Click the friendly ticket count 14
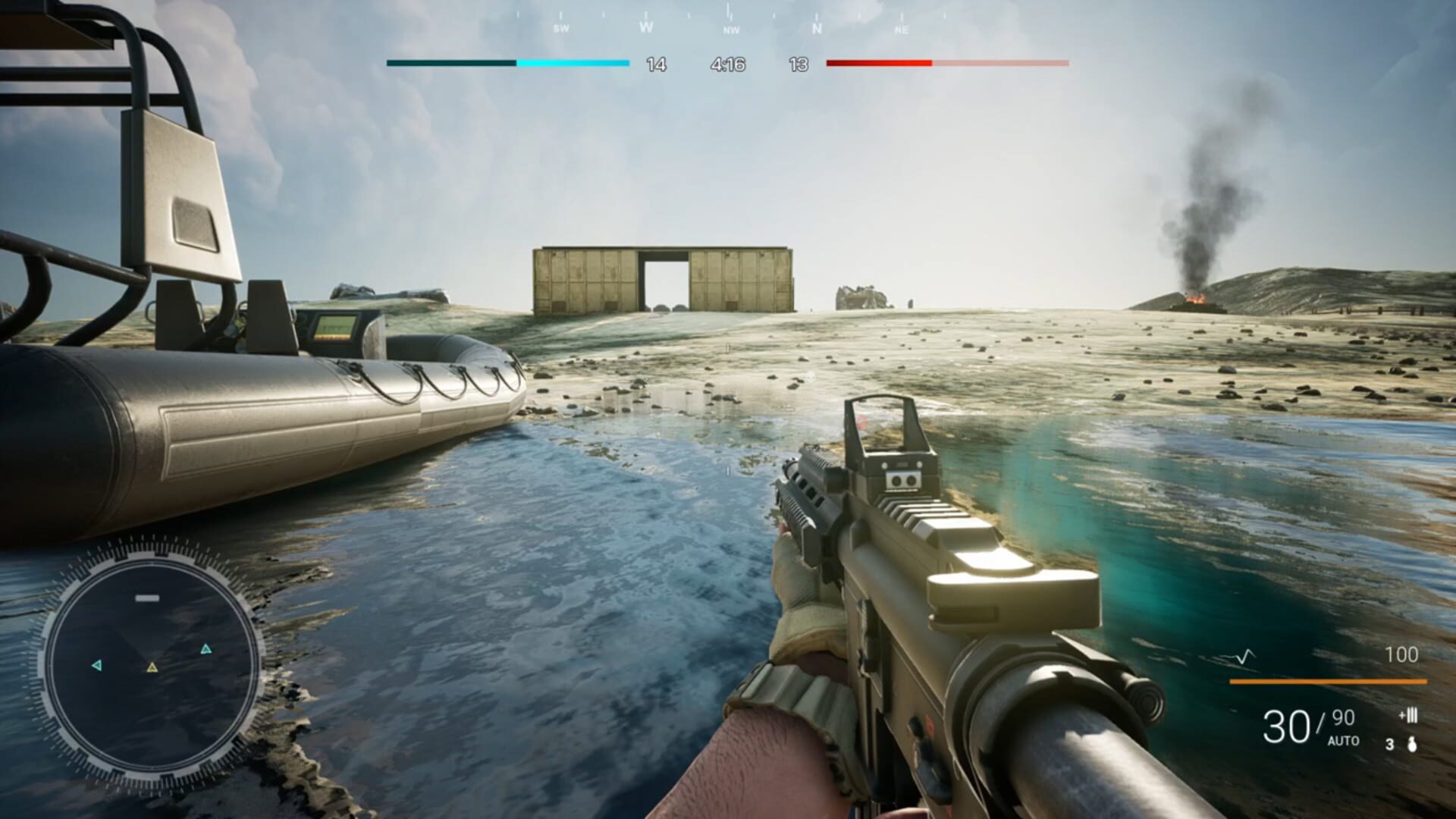Image resolution: width=1456 pixels, height=819 pixels. click(x=654, y=64)
